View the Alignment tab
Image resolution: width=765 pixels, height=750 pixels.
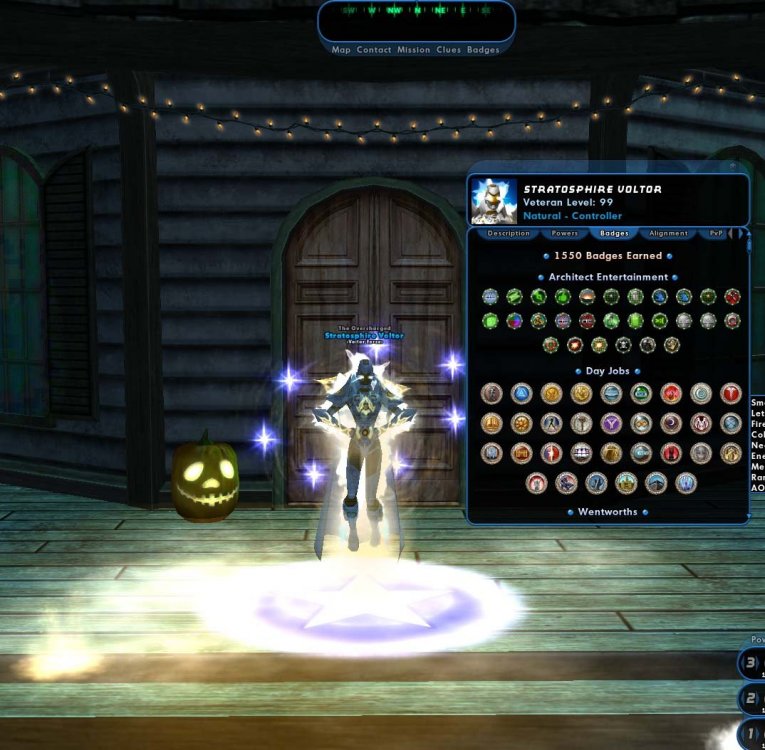[x=668, y=233]
